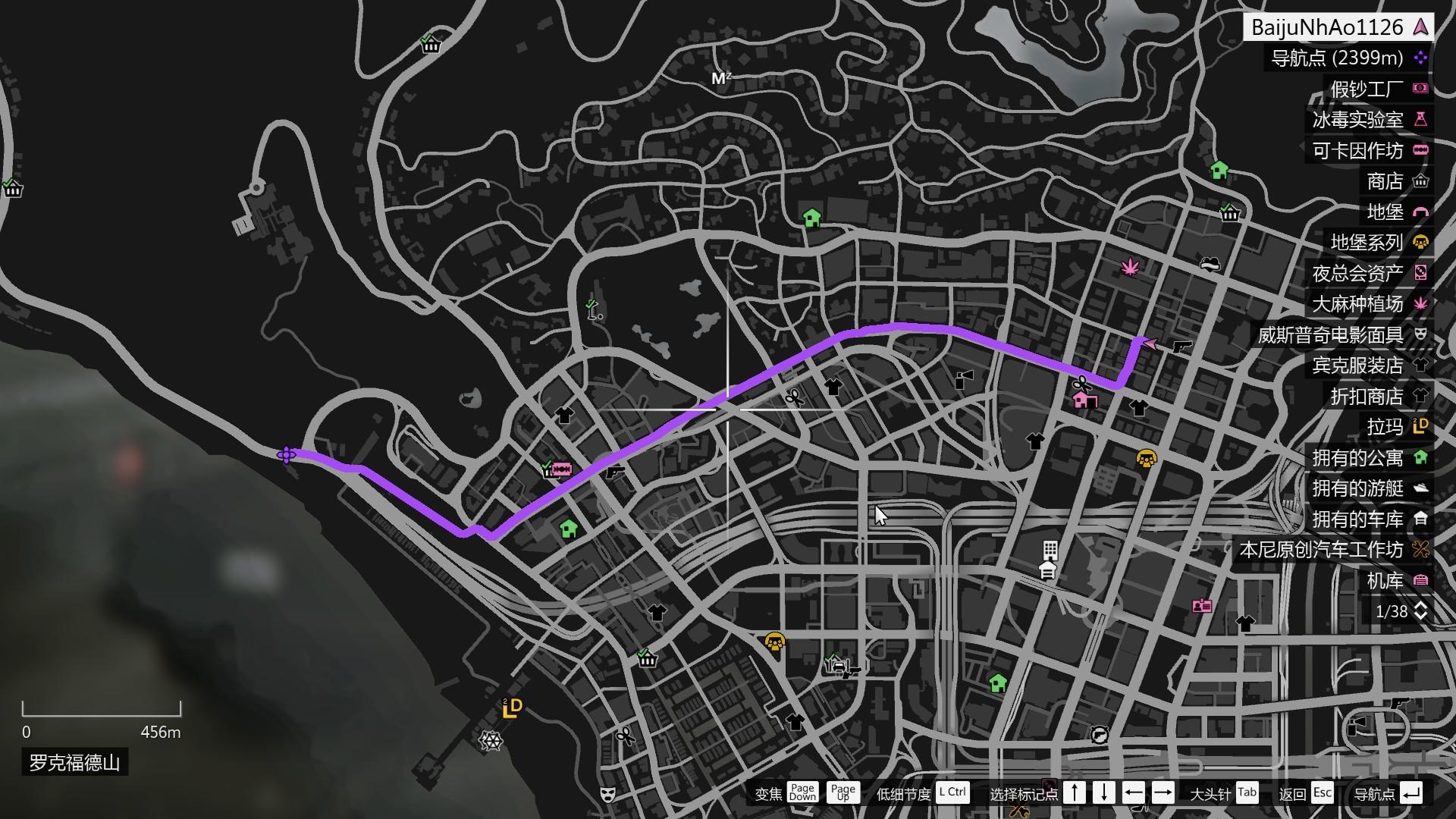Image resolution: width=1456 pixels, height=819 pixels.
Task: Toggle a 大头针 pin with the Tab control
Action: pyautogui.click(x=1247, y=793)
